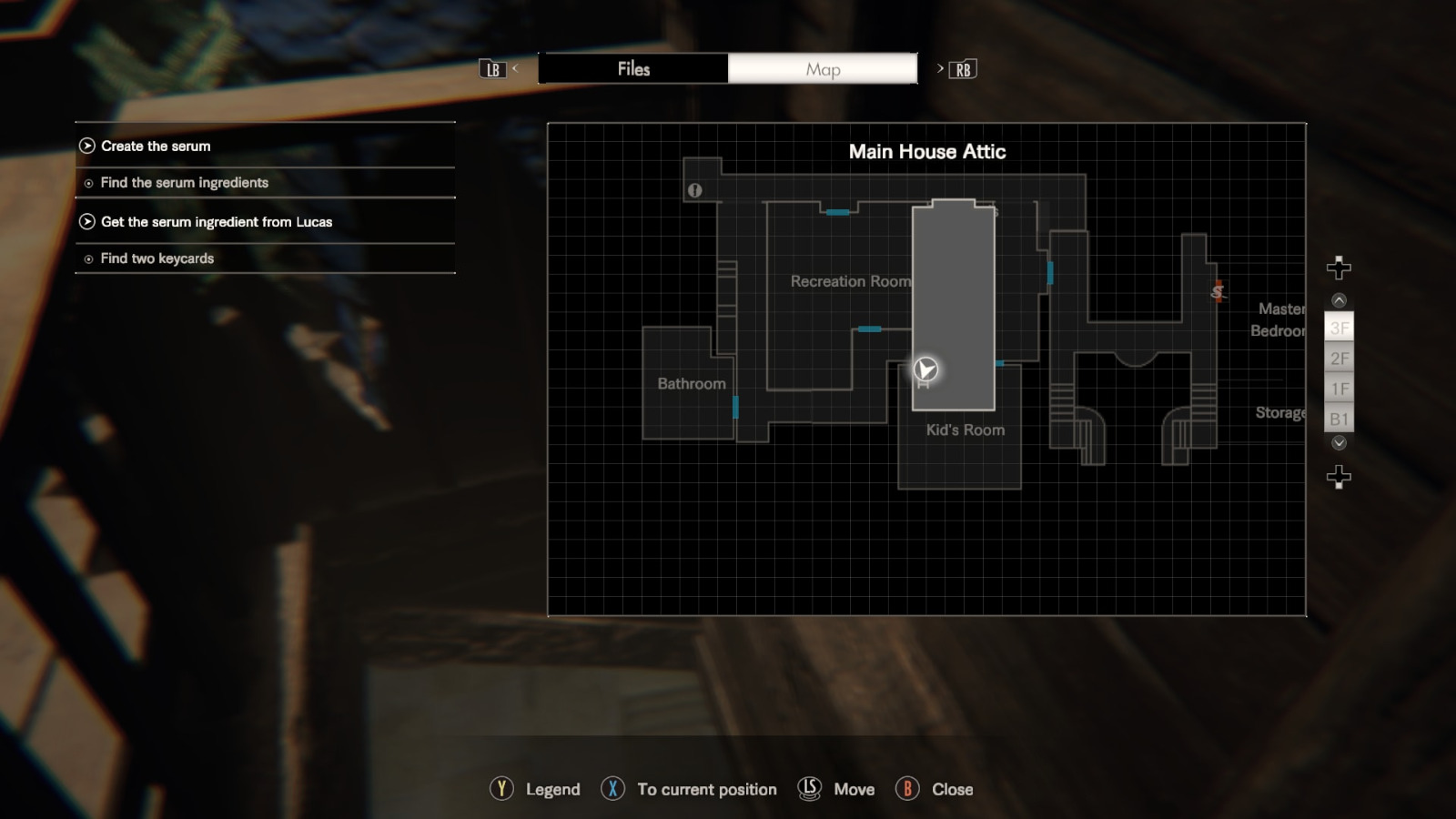Switch to the Files tab
The width and height of the screenshot is (1456, 819).
click(x=633, y=68)
